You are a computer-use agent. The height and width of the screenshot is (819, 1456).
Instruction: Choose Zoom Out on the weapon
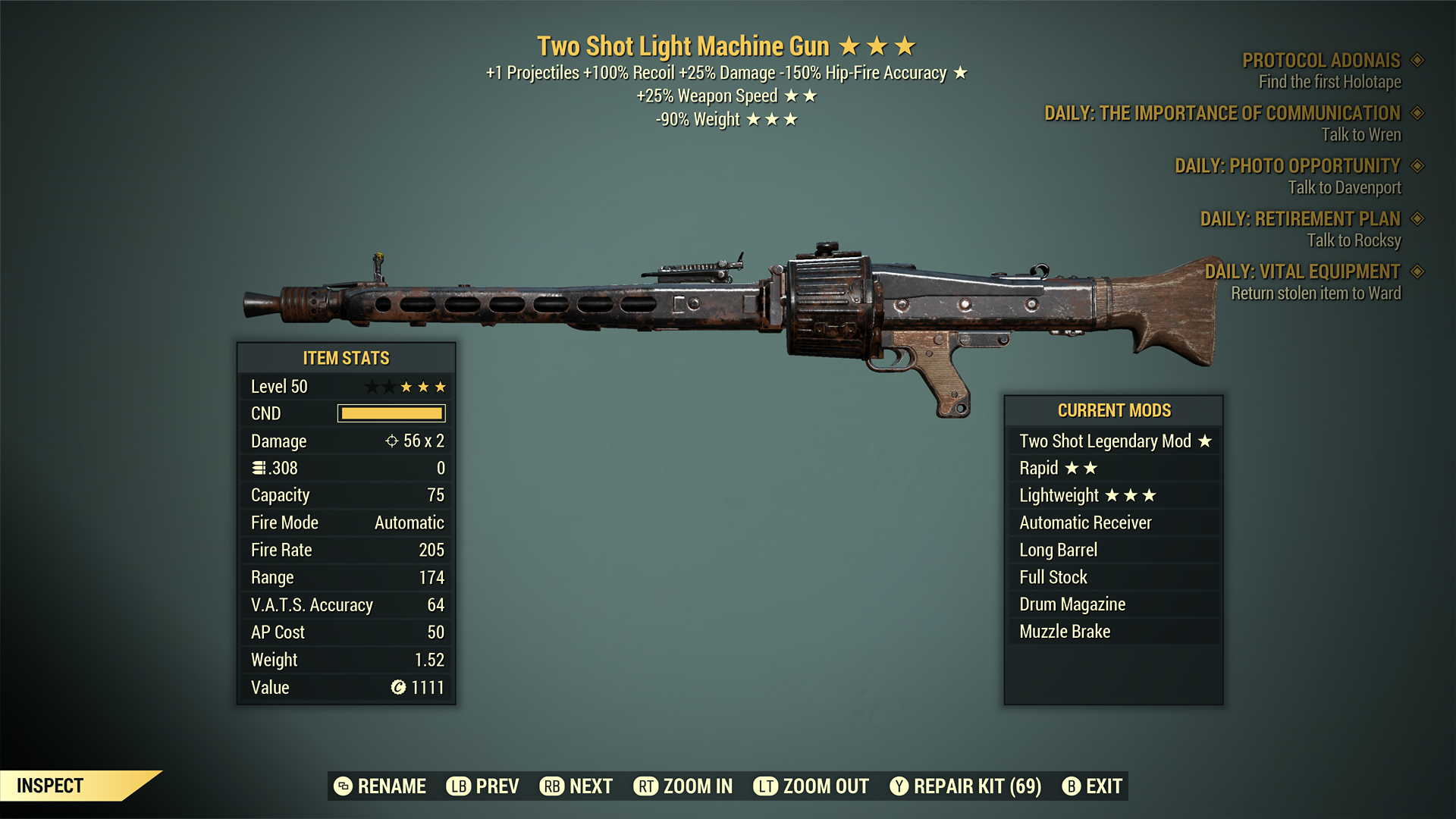pyautogui.click(x=811, y=786)
